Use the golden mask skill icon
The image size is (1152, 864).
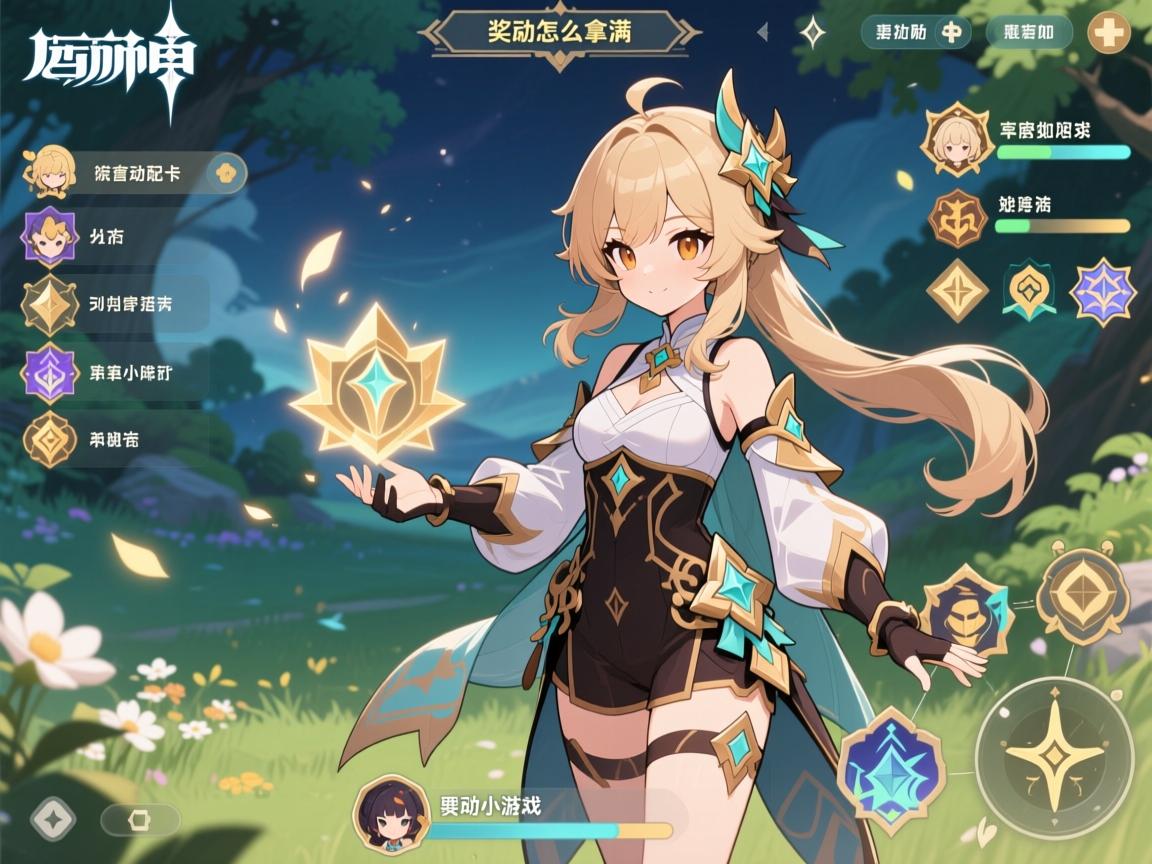point(966,611)
